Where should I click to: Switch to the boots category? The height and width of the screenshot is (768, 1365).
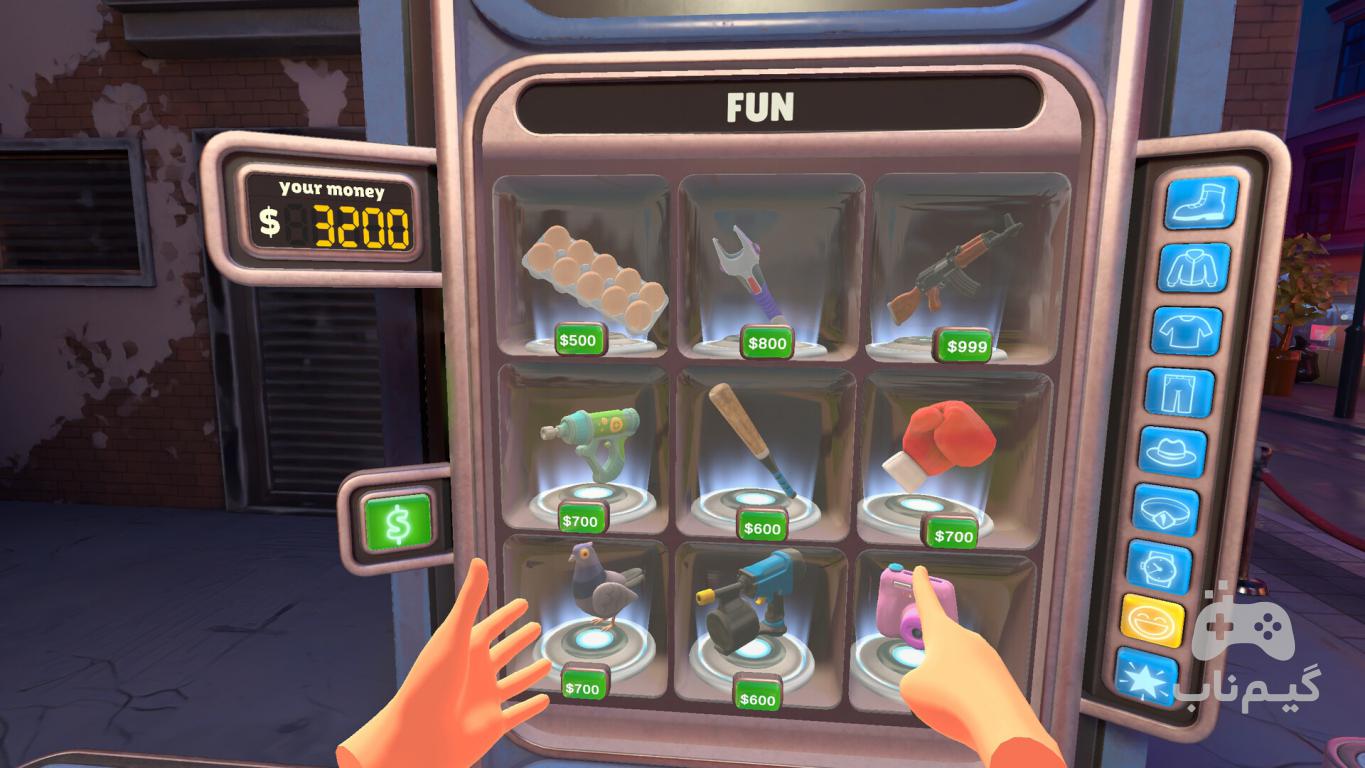tap(1200, 203)
